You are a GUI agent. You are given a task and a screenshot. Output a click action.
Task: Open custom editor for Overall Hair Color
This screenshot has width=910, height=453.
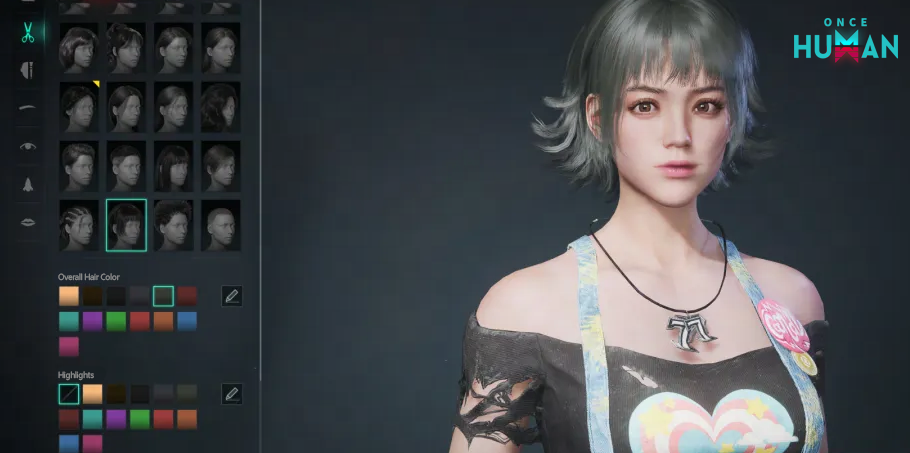[x=232, y=296]
